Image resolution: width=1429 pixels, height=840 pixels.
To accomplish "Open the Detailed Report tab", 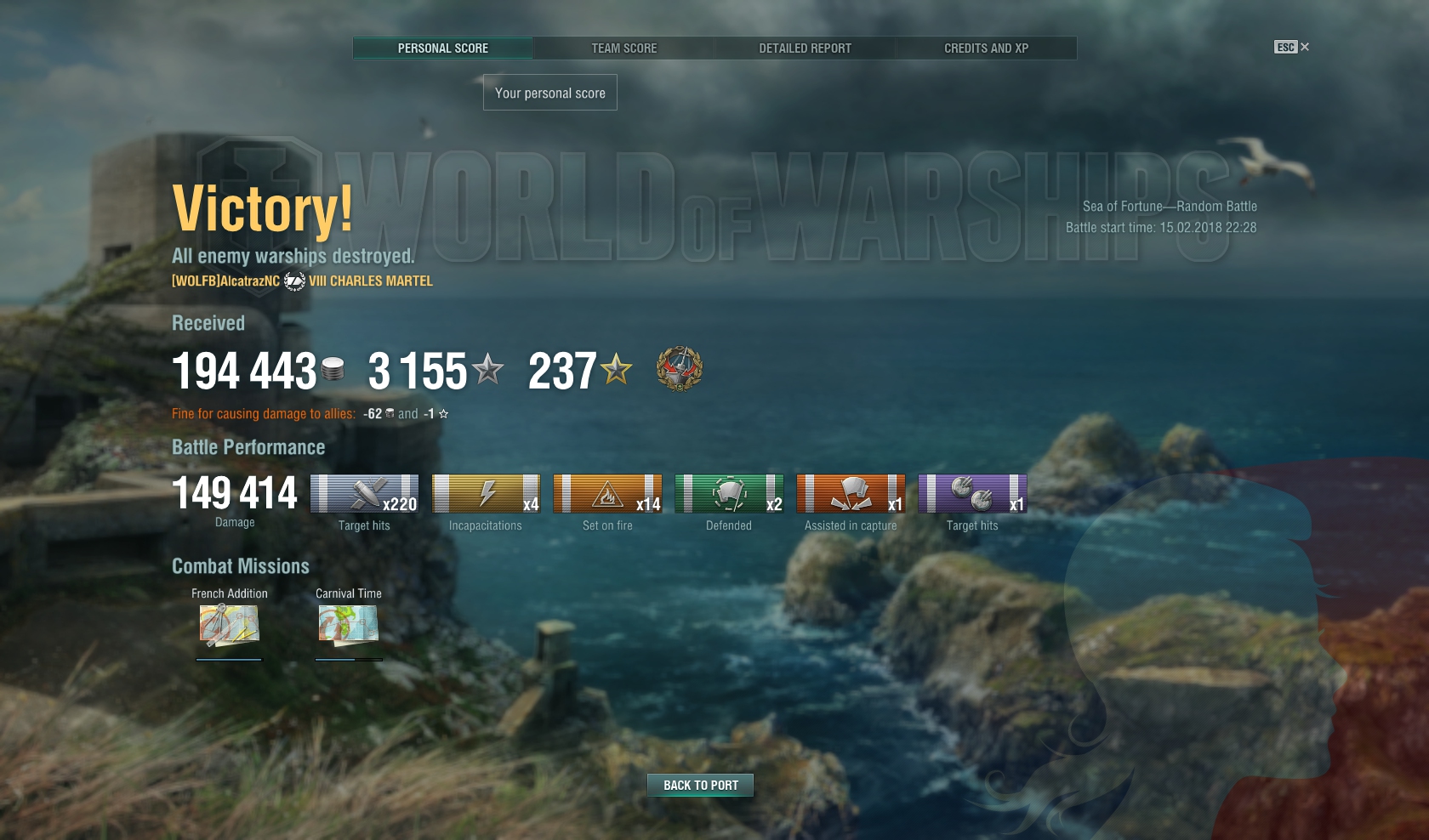I will pos(805,48).
